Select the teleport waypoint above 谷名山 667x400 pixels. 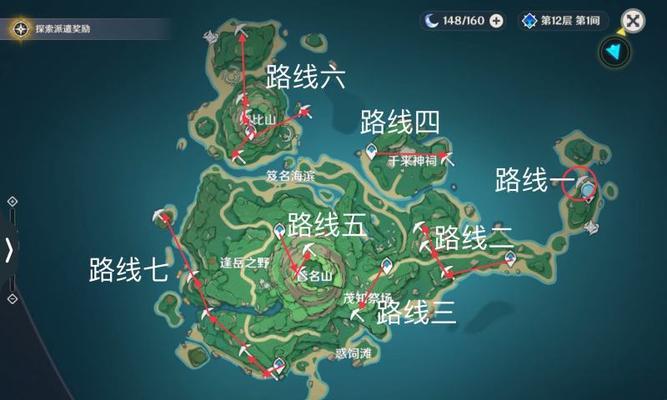point(280,231)
